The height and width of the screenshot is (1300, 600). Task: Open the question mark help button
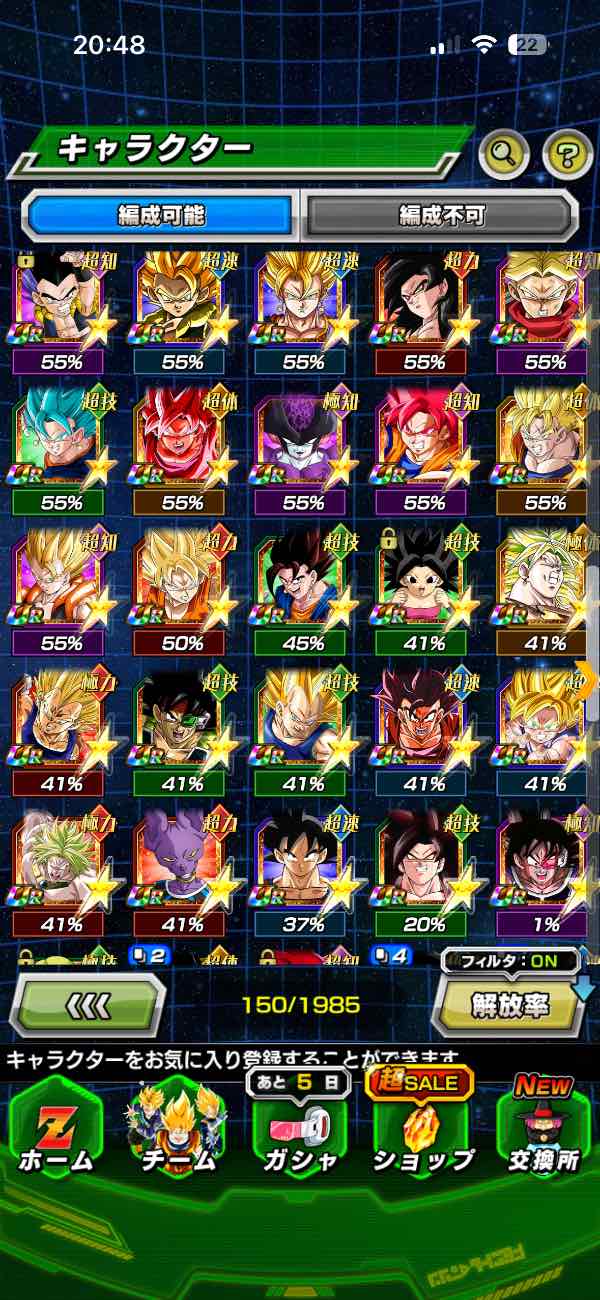(x=567, y=153)
